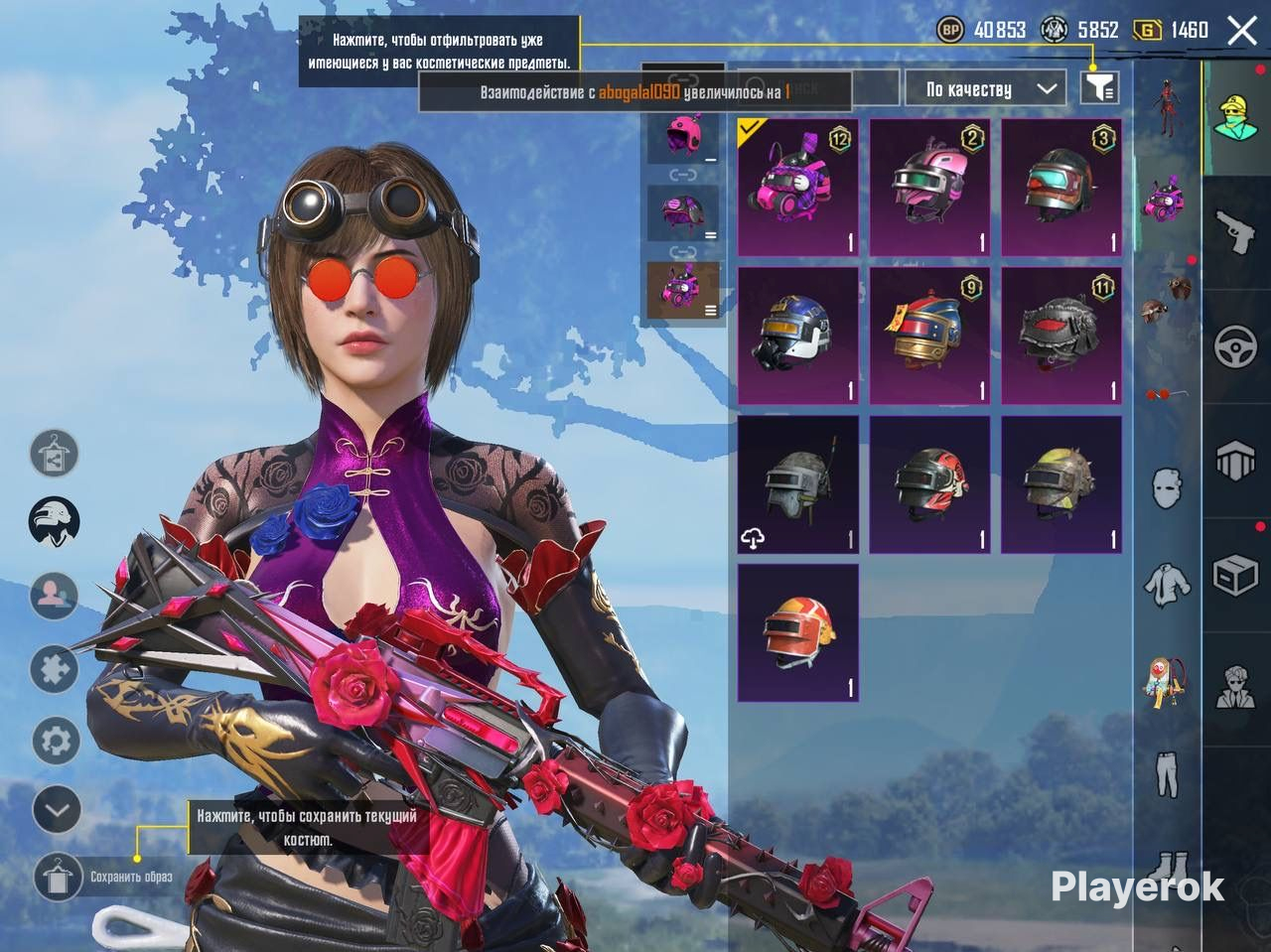Choose the pink helmet with green visor
Image resolution: width=1271 pixels, height=952 pixels.
pos(929,188)
